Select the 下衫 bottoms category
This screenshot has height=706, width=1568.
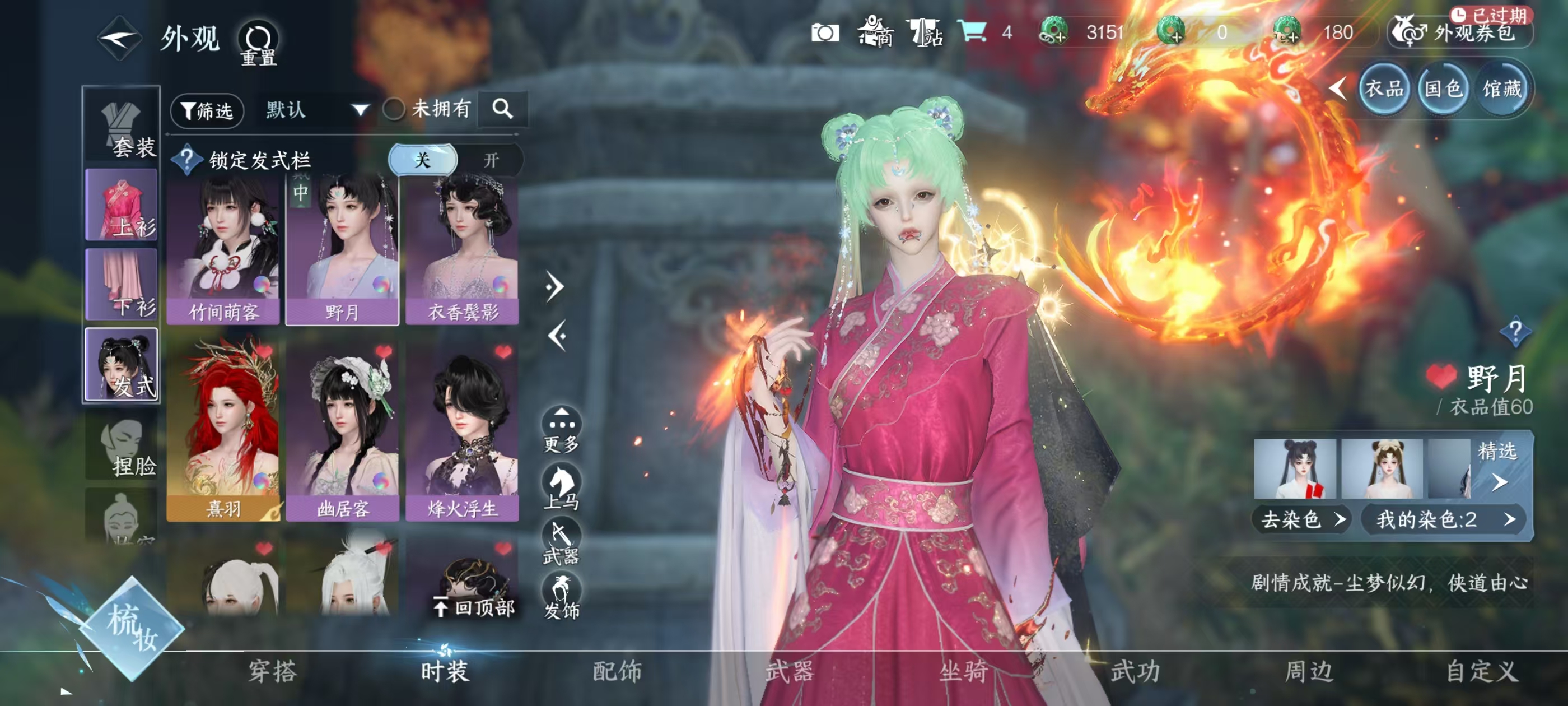point(122,285)
